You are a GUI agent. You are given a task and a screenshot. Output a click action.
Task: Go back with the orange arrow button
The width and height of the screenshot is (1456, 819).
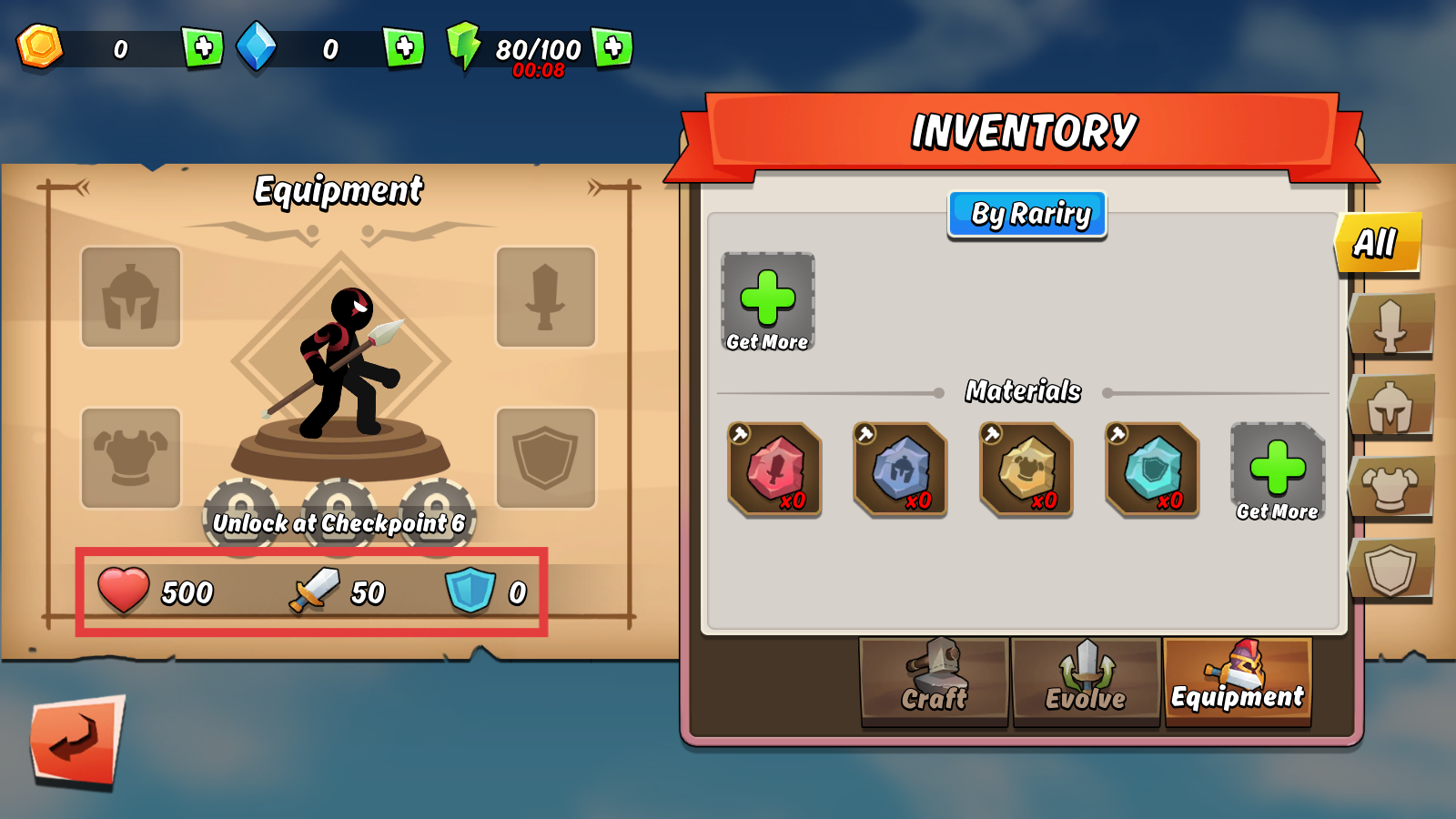point(77,741)
